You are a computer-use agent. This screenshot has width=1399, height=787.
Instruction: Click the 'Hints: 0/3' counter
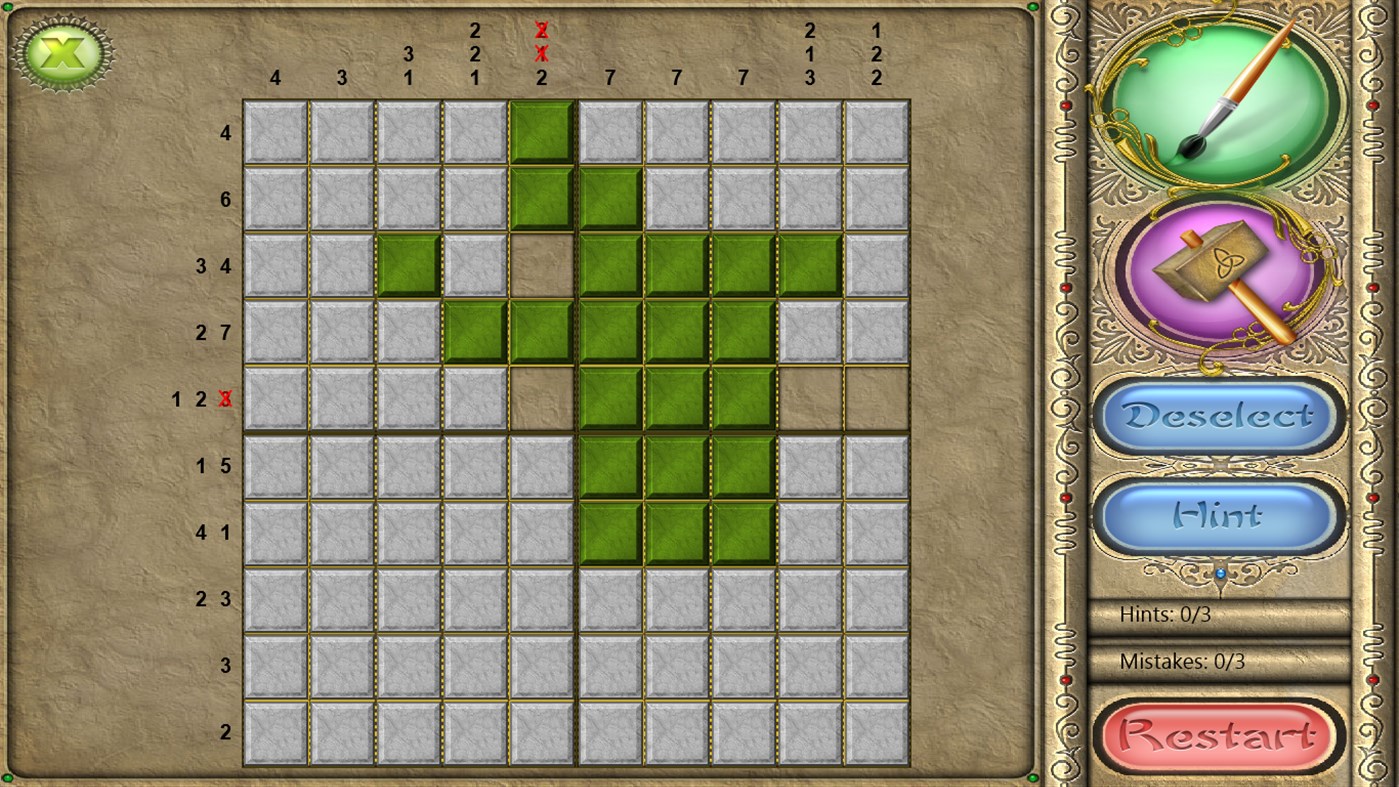click(1168, 614)
